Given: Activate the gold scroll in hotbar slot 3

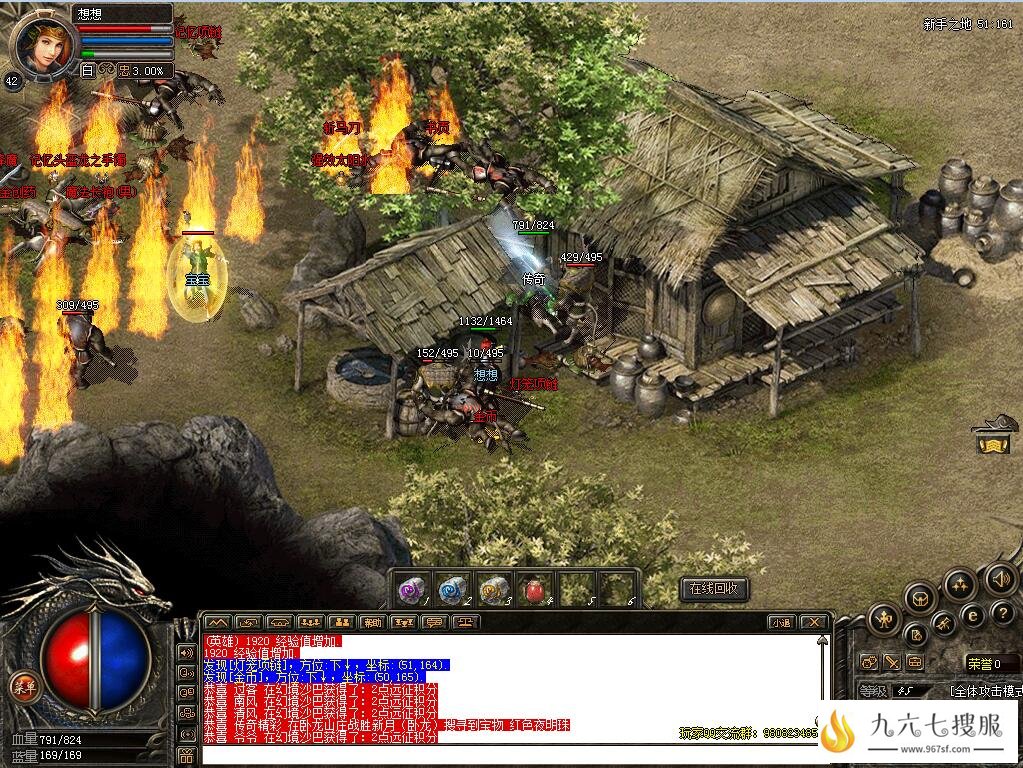Looking at the screenshot, I should [x=494, y=589].
